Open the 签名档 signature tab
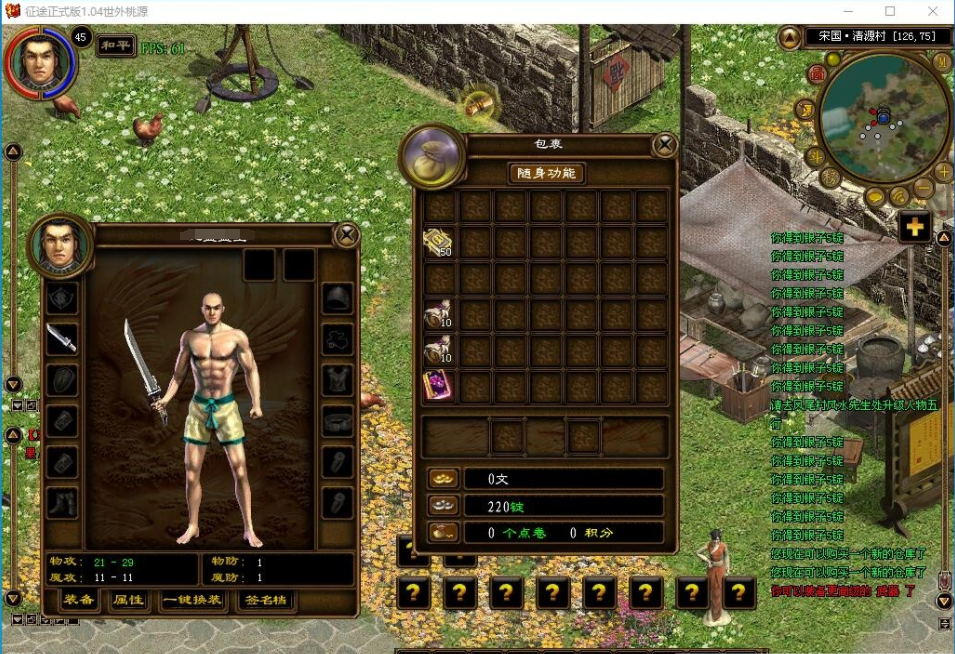The height and width of the screenshot is (654, 955). click(x=266, y=600)
